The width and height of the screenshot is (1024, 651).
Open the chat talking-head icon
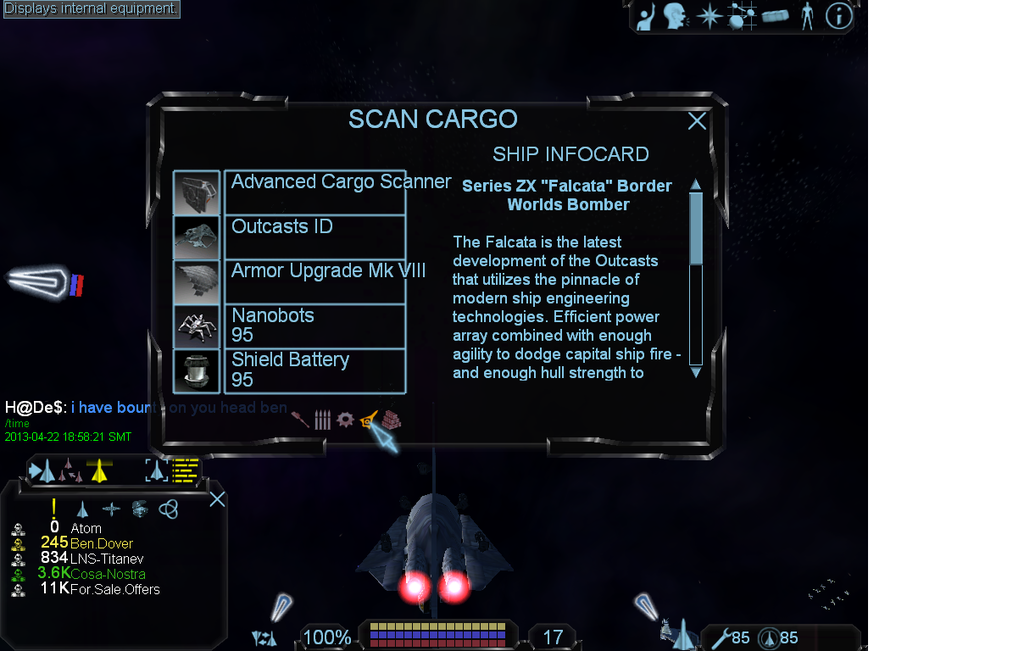click(676, 16)
